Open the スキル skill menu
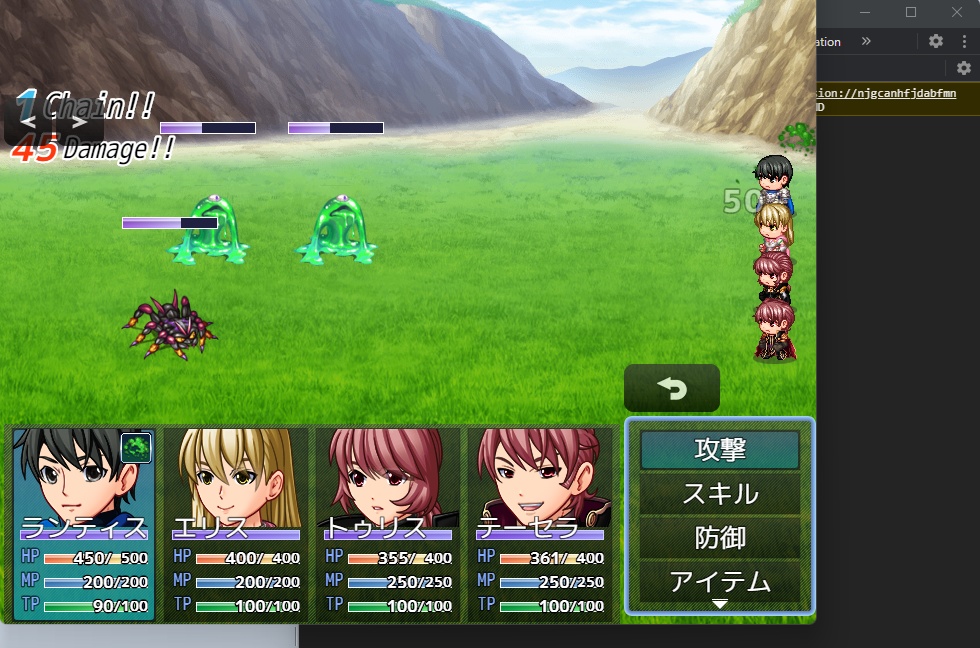Viewport: 980px width, 648px height. pyautogui.click(x=720, y=494)
